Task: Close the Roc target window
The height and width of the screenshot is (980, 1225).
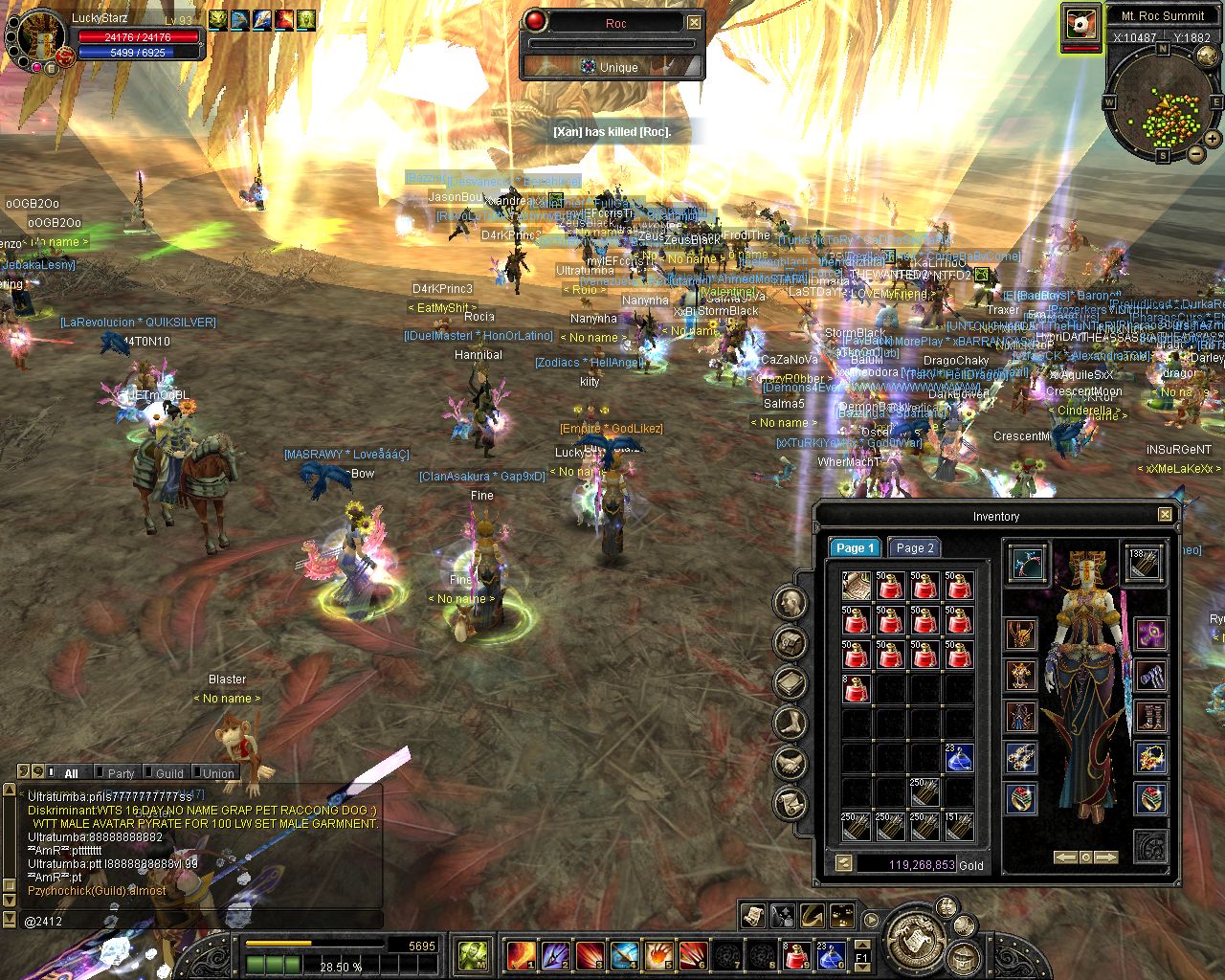Action: pyautogui.click(x=695, y=22)
